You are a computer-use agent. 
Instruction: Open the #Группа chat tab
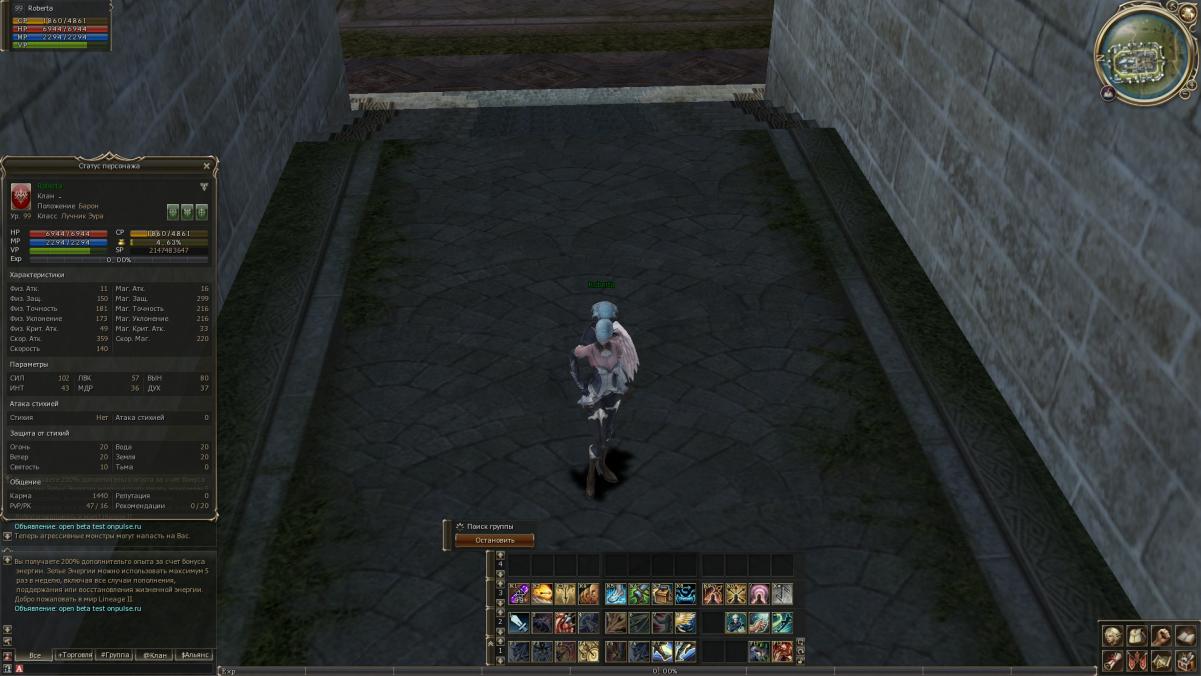tap(114, 655)
